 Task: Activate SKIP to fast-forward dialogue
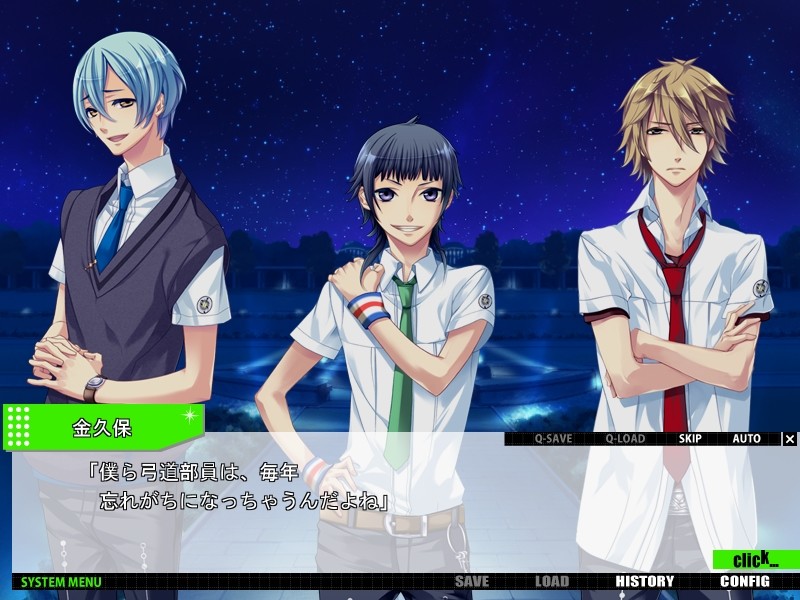point(690,438)
